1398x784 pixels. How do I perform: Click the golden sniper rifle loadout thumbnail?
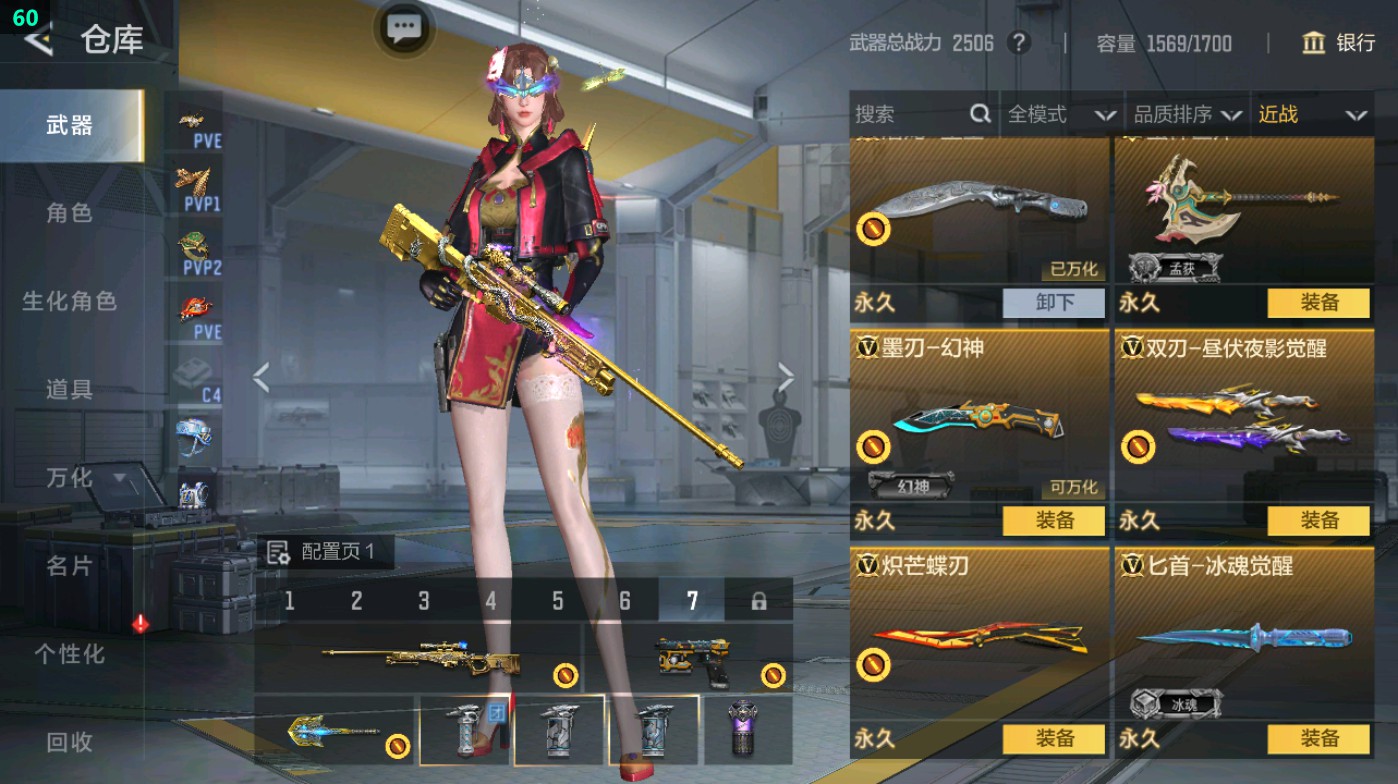[420, 657]
